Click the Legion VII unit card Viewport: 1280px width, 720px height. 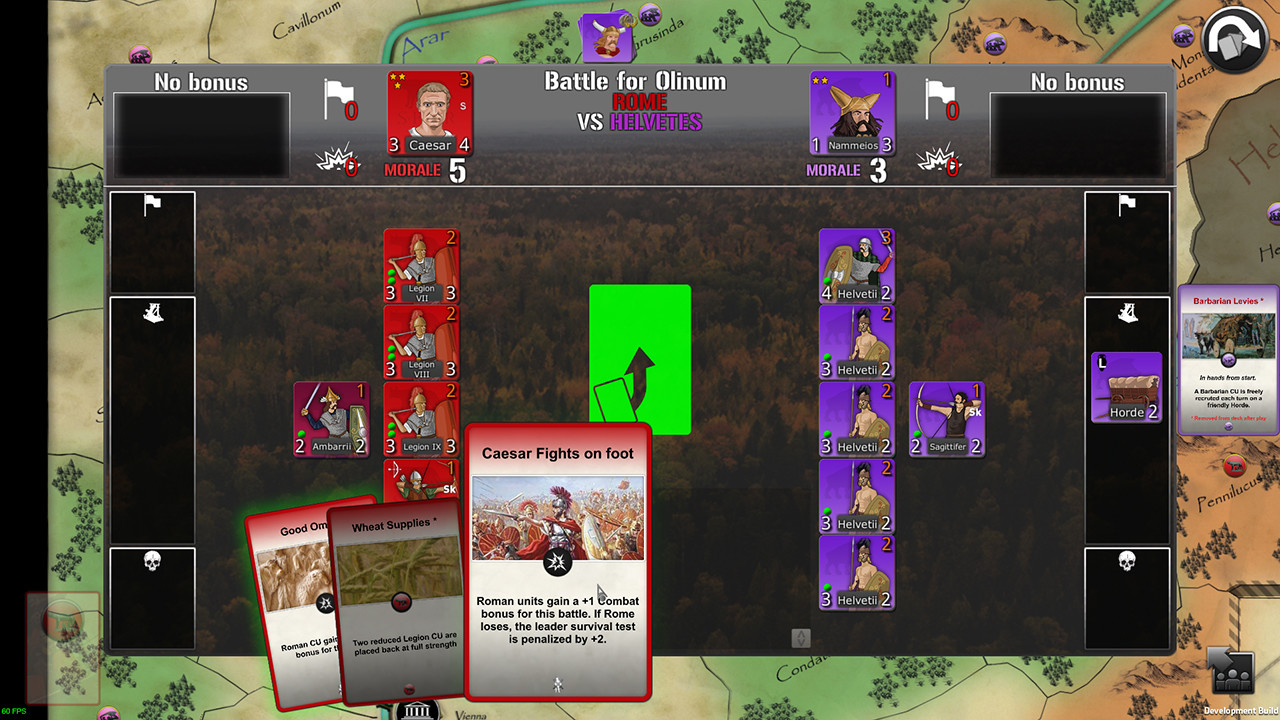(x=421, y=265)
